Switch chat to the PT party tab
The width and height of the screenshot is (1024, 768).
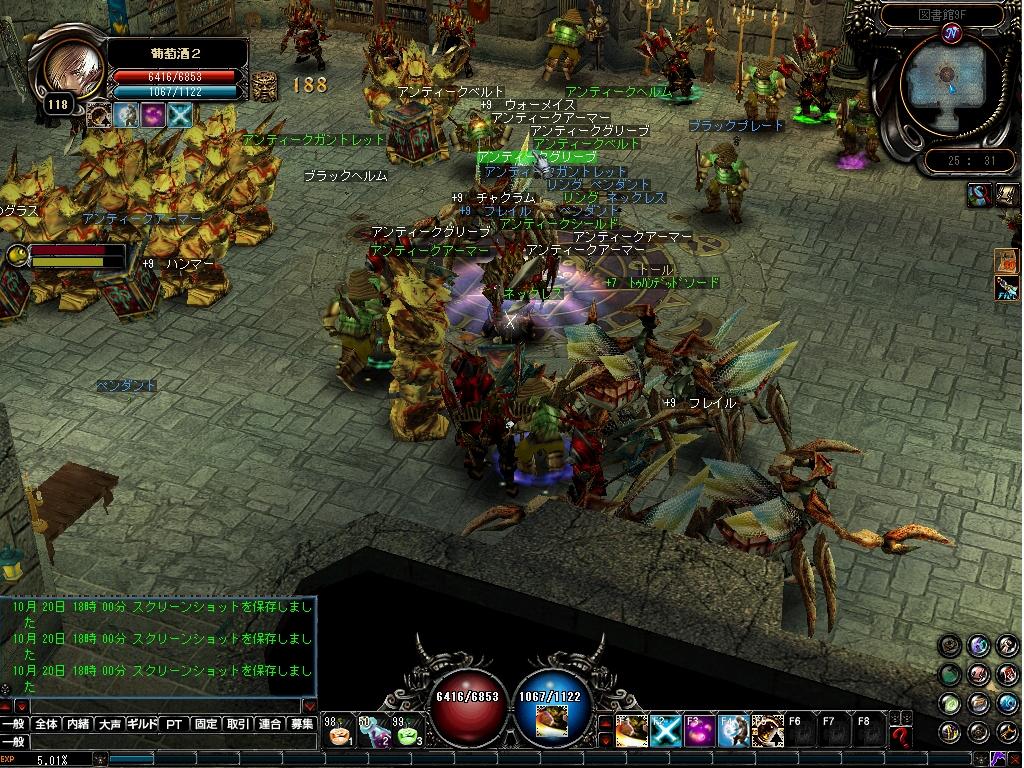[x=174, y=724]
